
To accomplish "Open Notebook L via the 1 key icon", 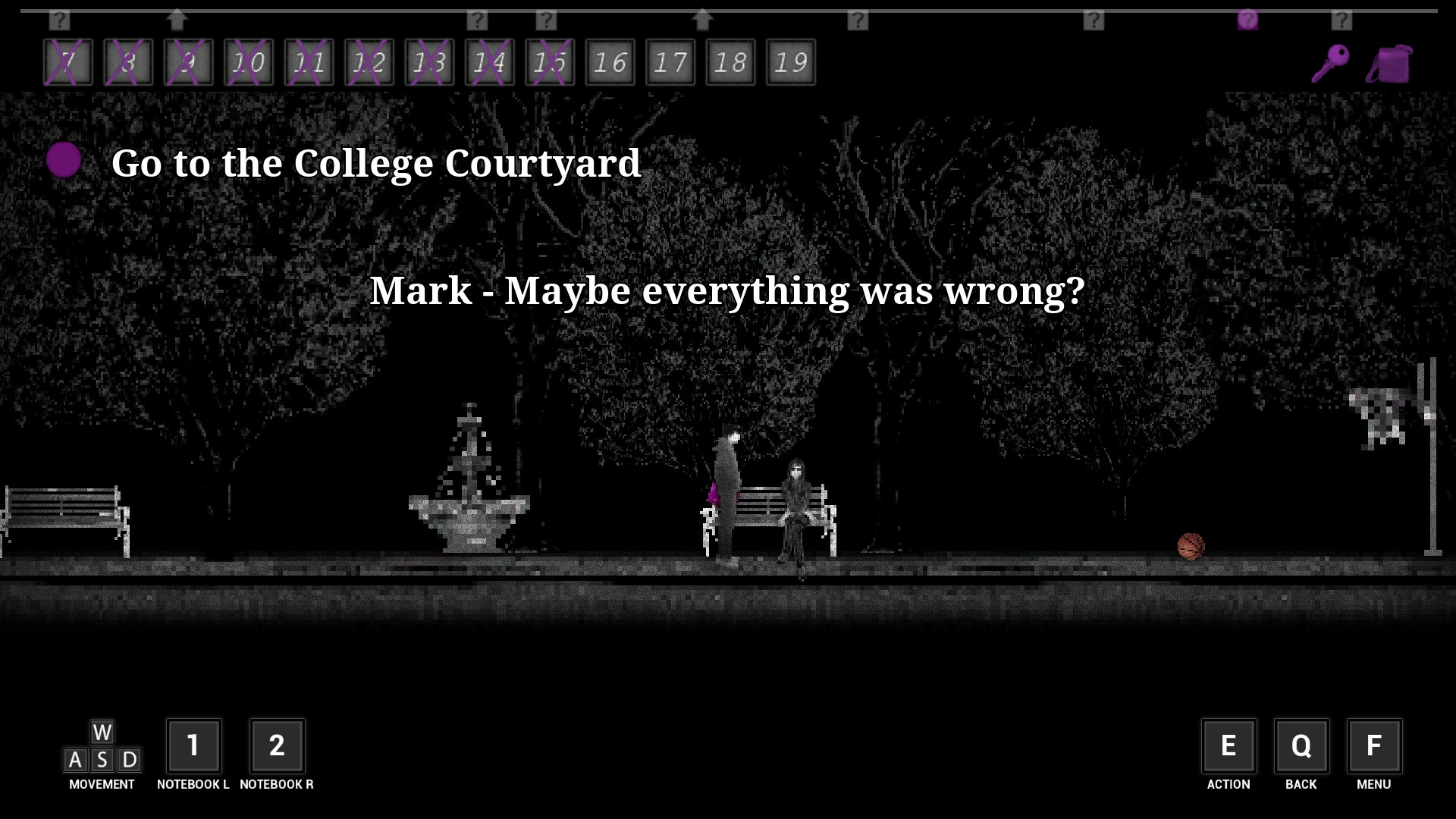I will click(194, 747).
